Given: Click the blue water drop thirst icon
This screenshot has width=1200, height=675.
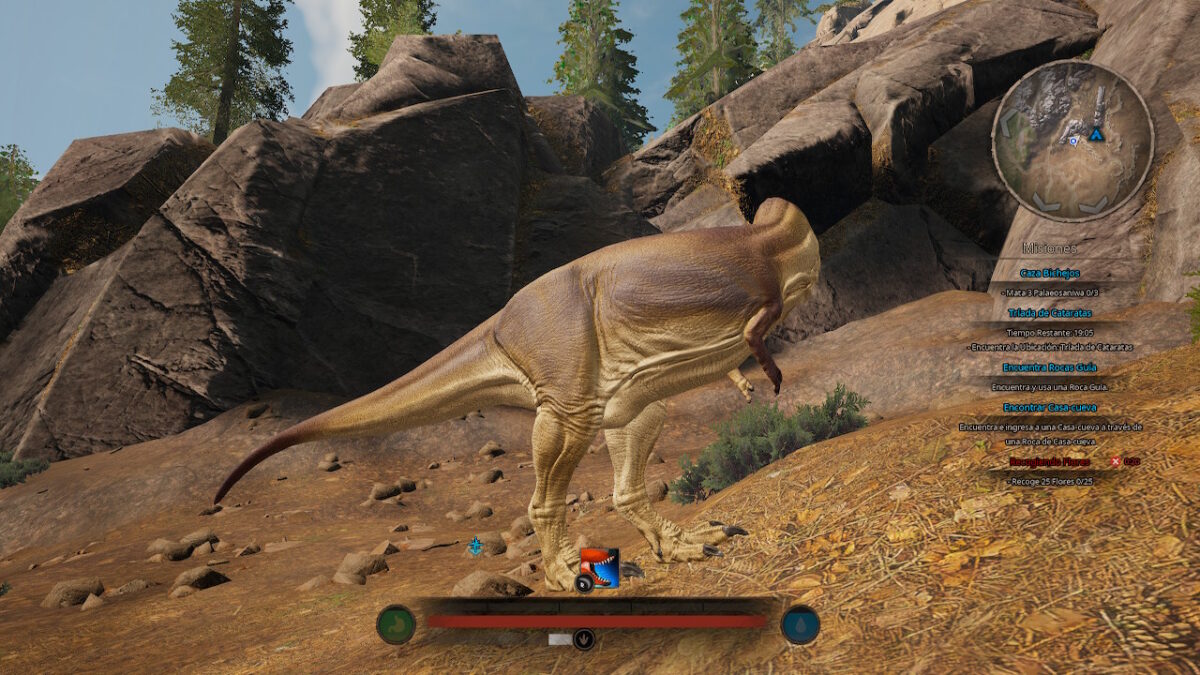Looking at the screenshot, I should (x=800, y=625).
